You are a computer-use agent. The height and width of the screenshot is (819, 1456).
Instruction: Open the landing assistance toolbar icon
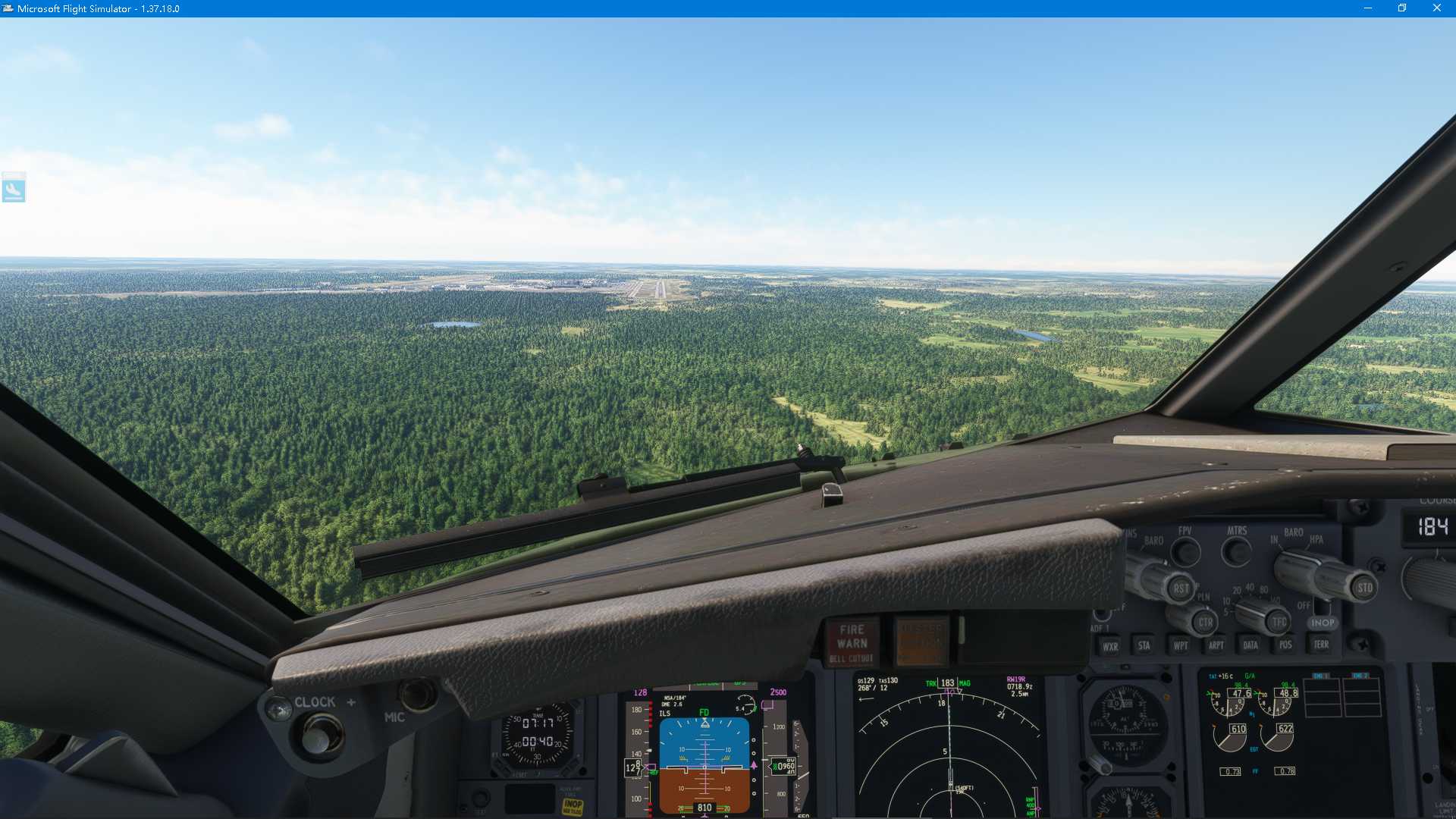(15, 189)
